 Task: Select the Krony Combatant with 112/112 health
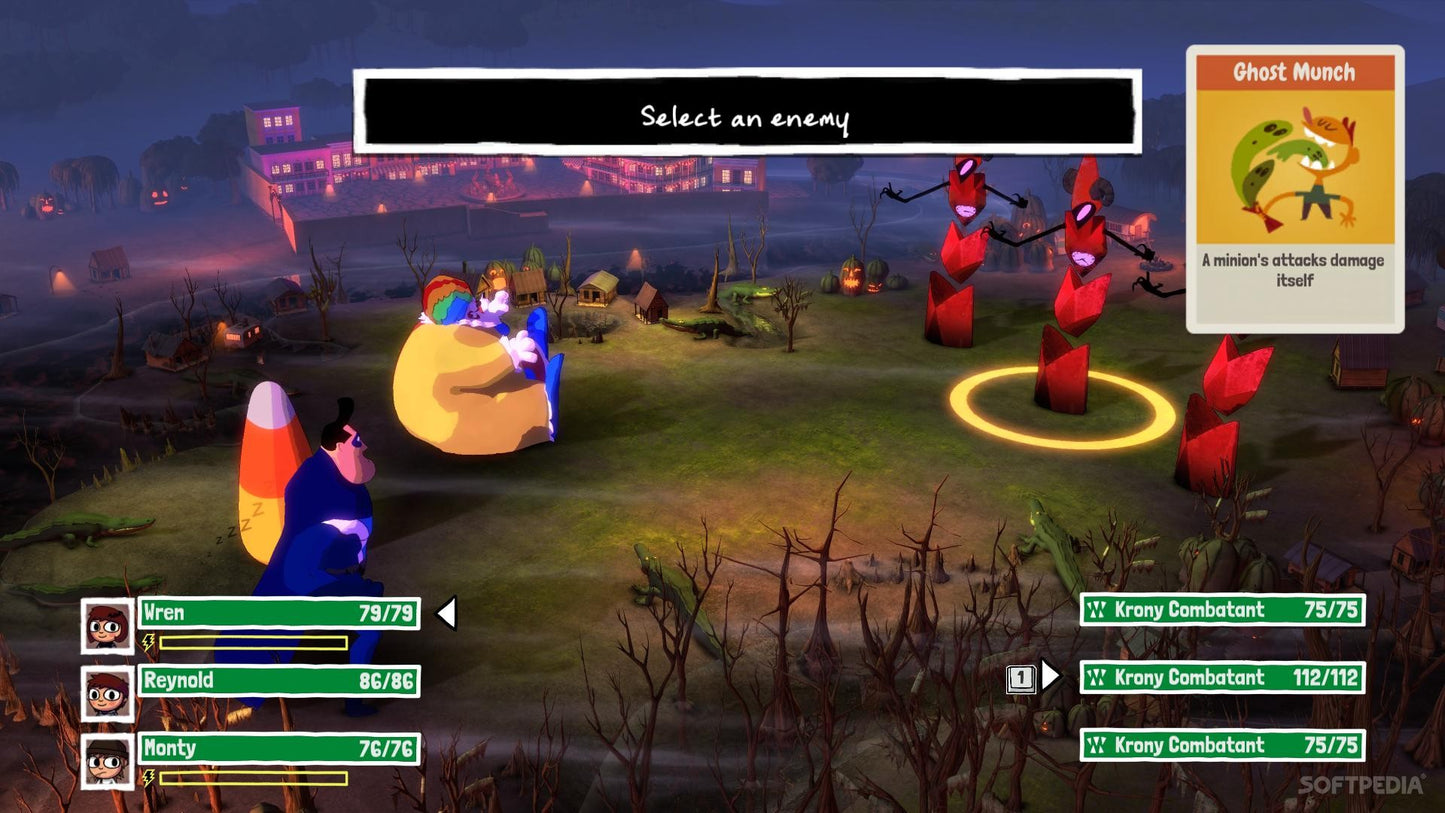click(1222, 678)
